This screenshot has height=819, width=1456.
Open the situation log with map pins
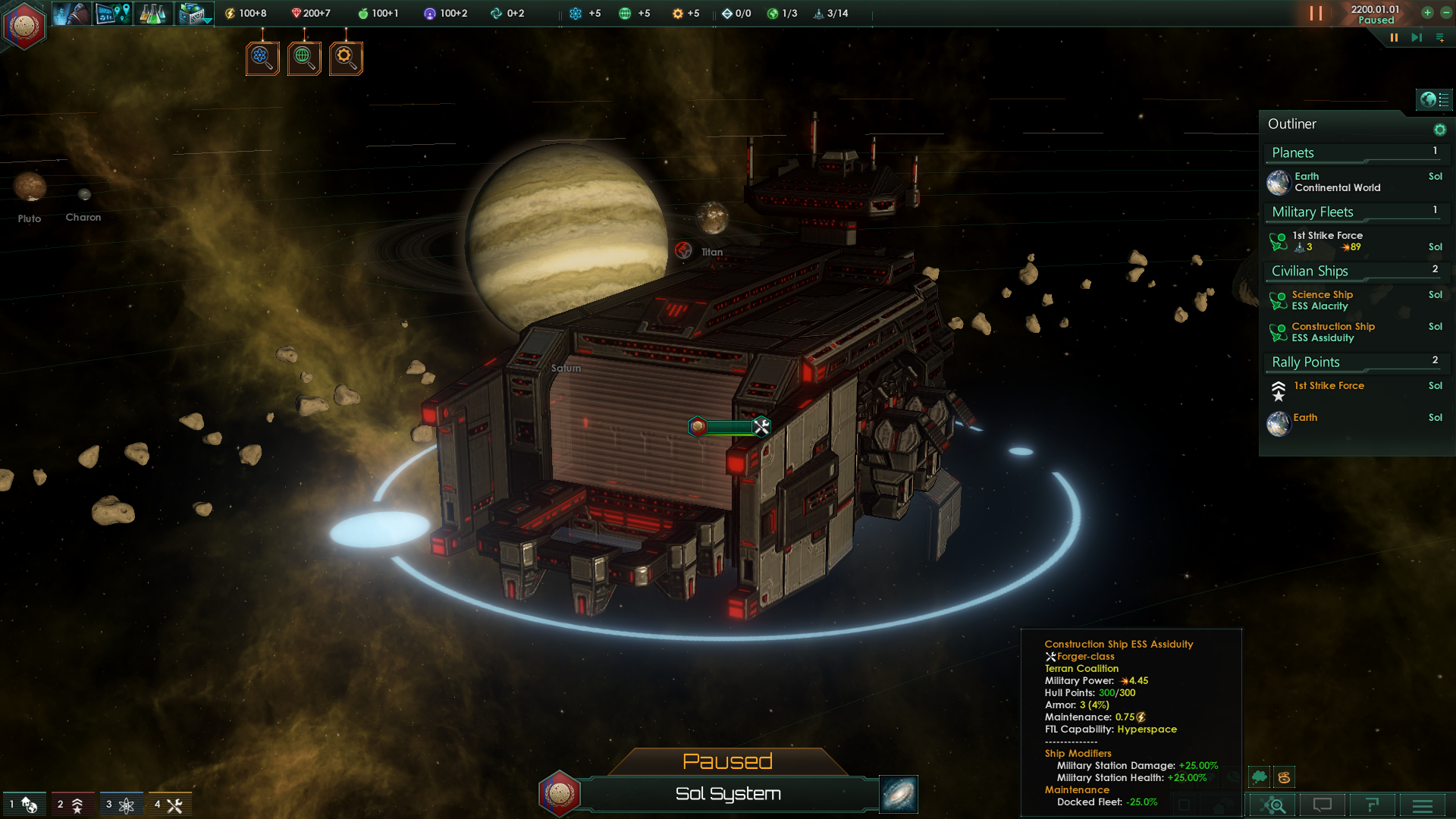[114, 14]
